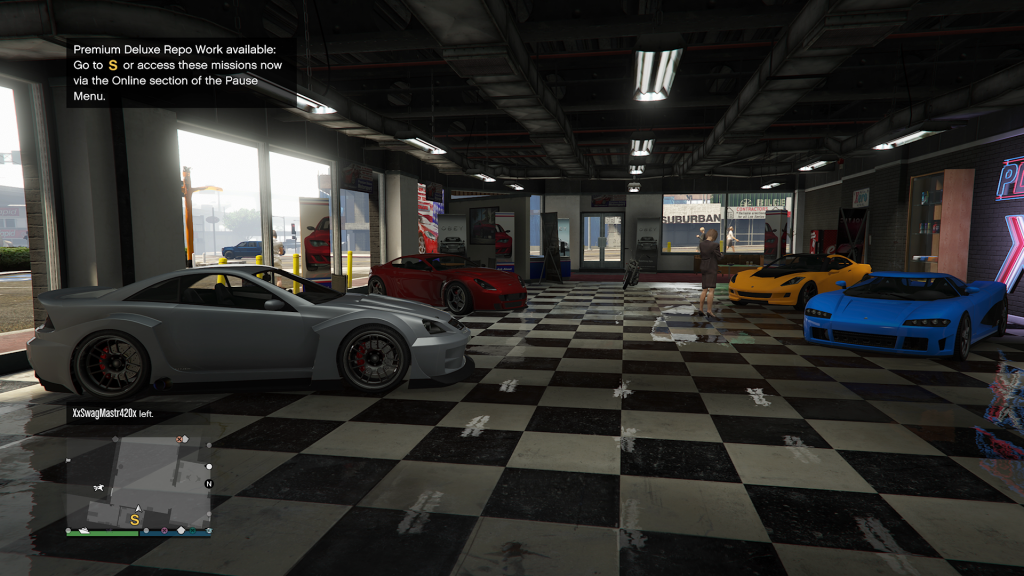Image resolution: width=1024 pixels, height=576 pixels.
Task: Click the white player arrow on the minimap
Action: (x=139, y=509)
